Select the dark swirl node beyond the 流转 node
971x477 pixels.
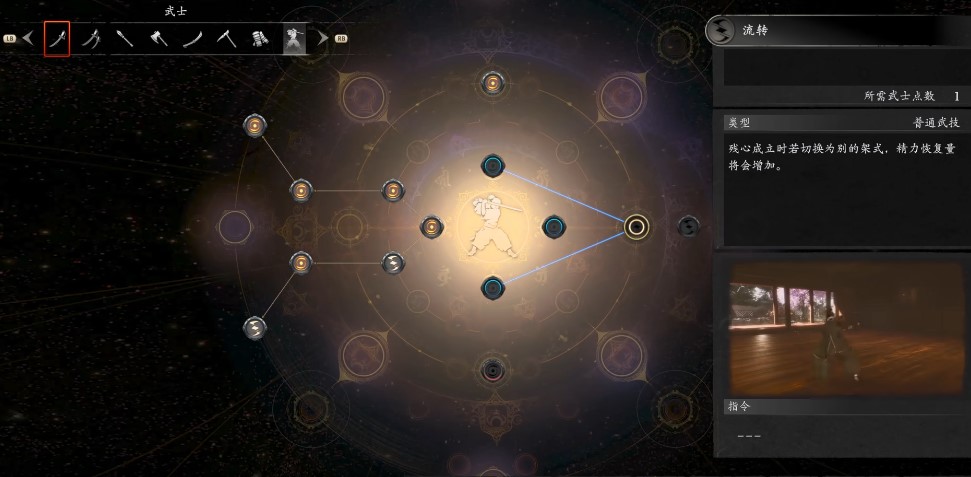click(x=688, y=227)
